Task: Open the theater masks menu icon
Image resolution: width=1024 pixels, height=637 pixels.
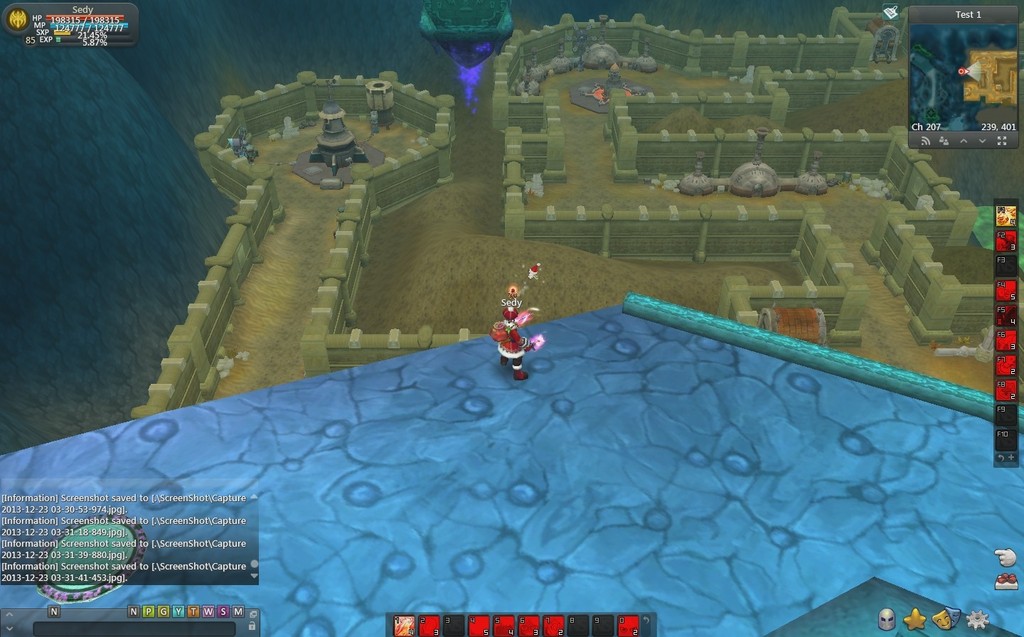Action: coord(946,620)
